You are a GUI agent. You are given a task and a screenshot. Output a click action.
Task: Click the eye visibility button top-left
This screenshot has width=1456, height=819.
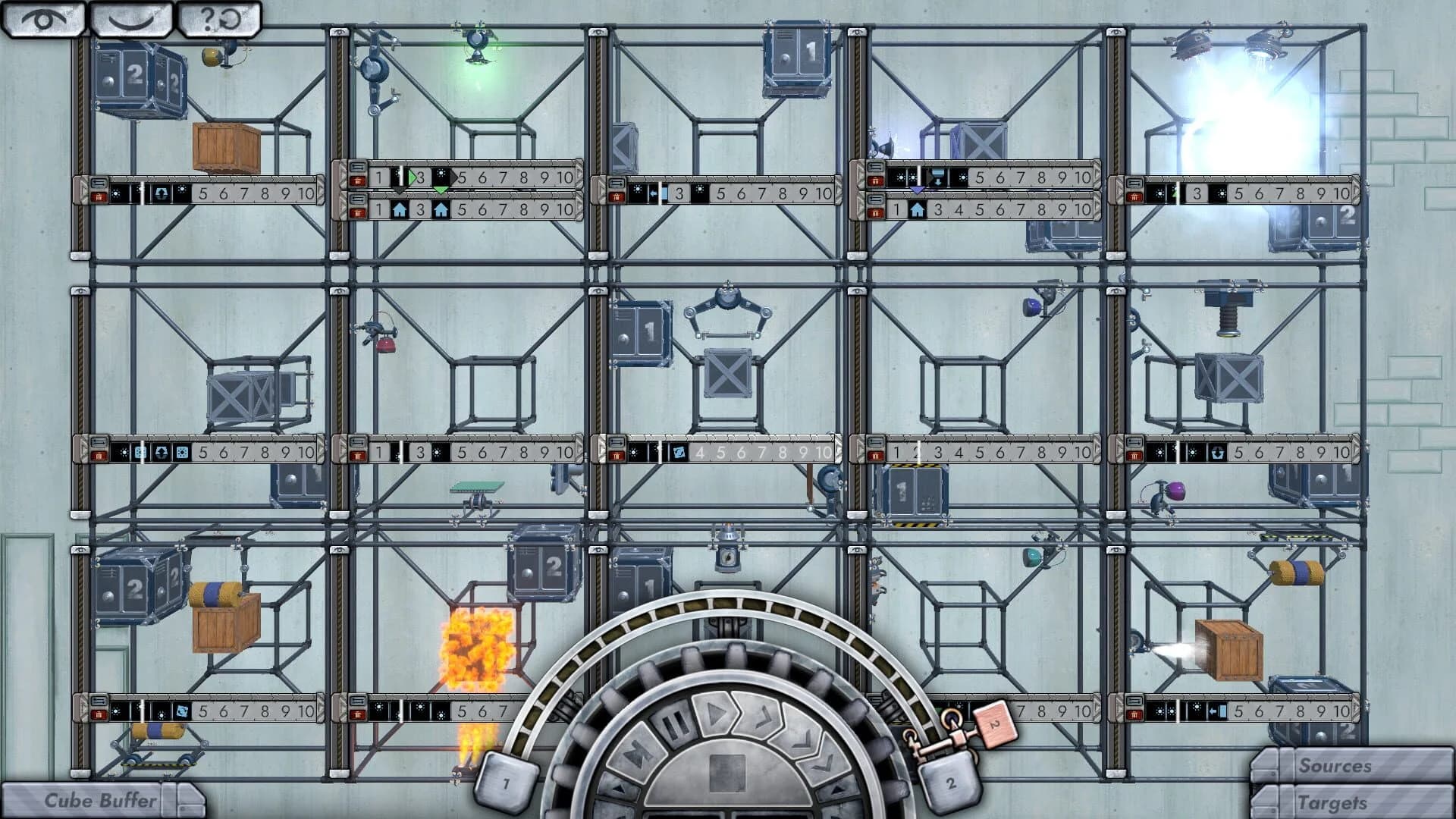click(42, 18)
